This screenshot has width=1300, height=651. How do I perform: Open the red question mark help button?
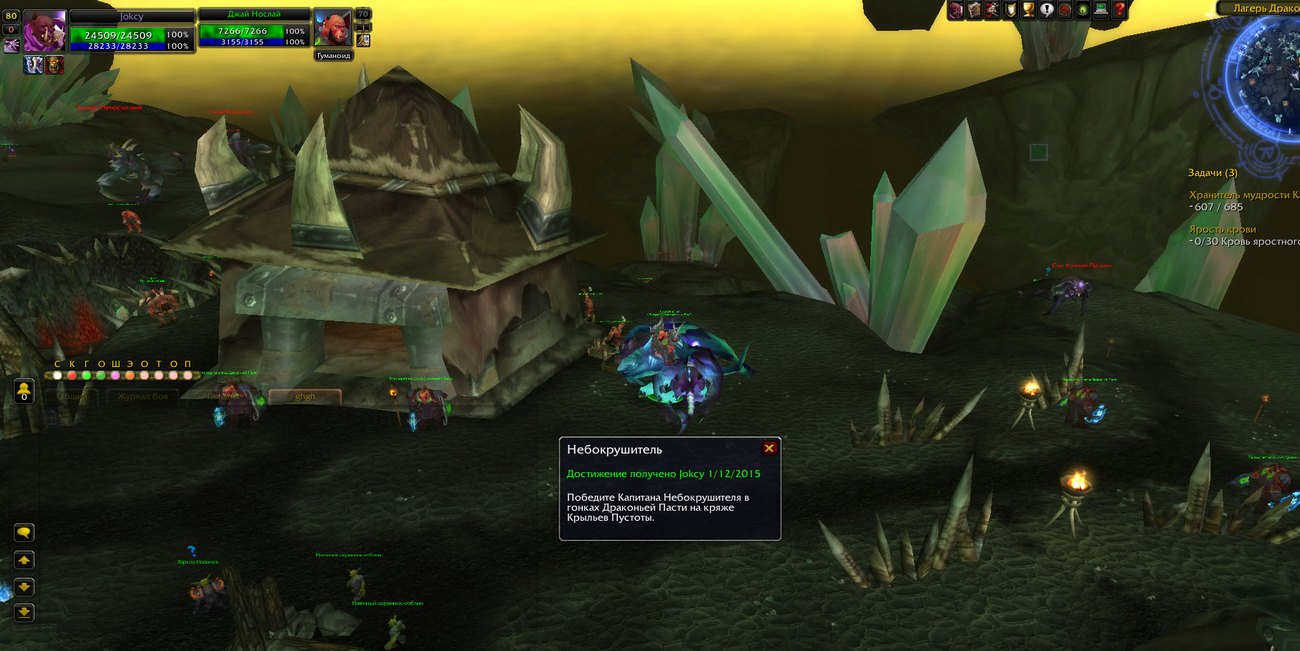tap(1119, 10)
